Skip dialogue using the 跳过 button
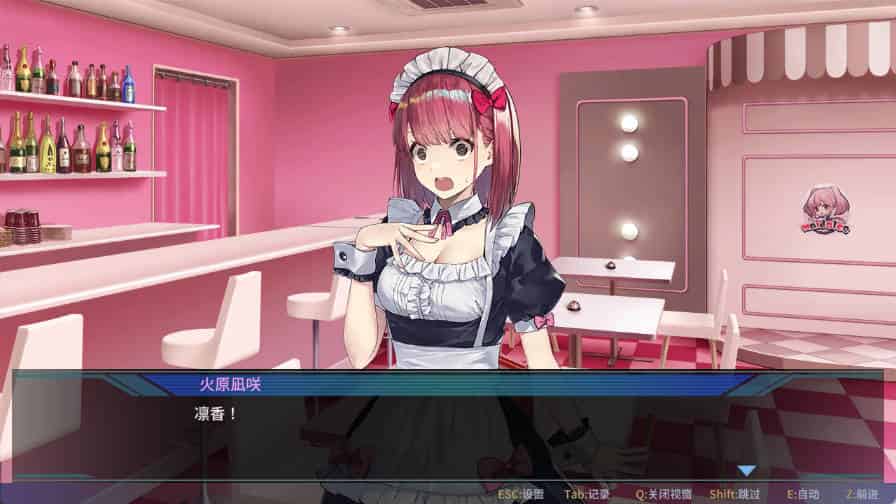Viewport: 896px width, 504px height. (735, 494)
